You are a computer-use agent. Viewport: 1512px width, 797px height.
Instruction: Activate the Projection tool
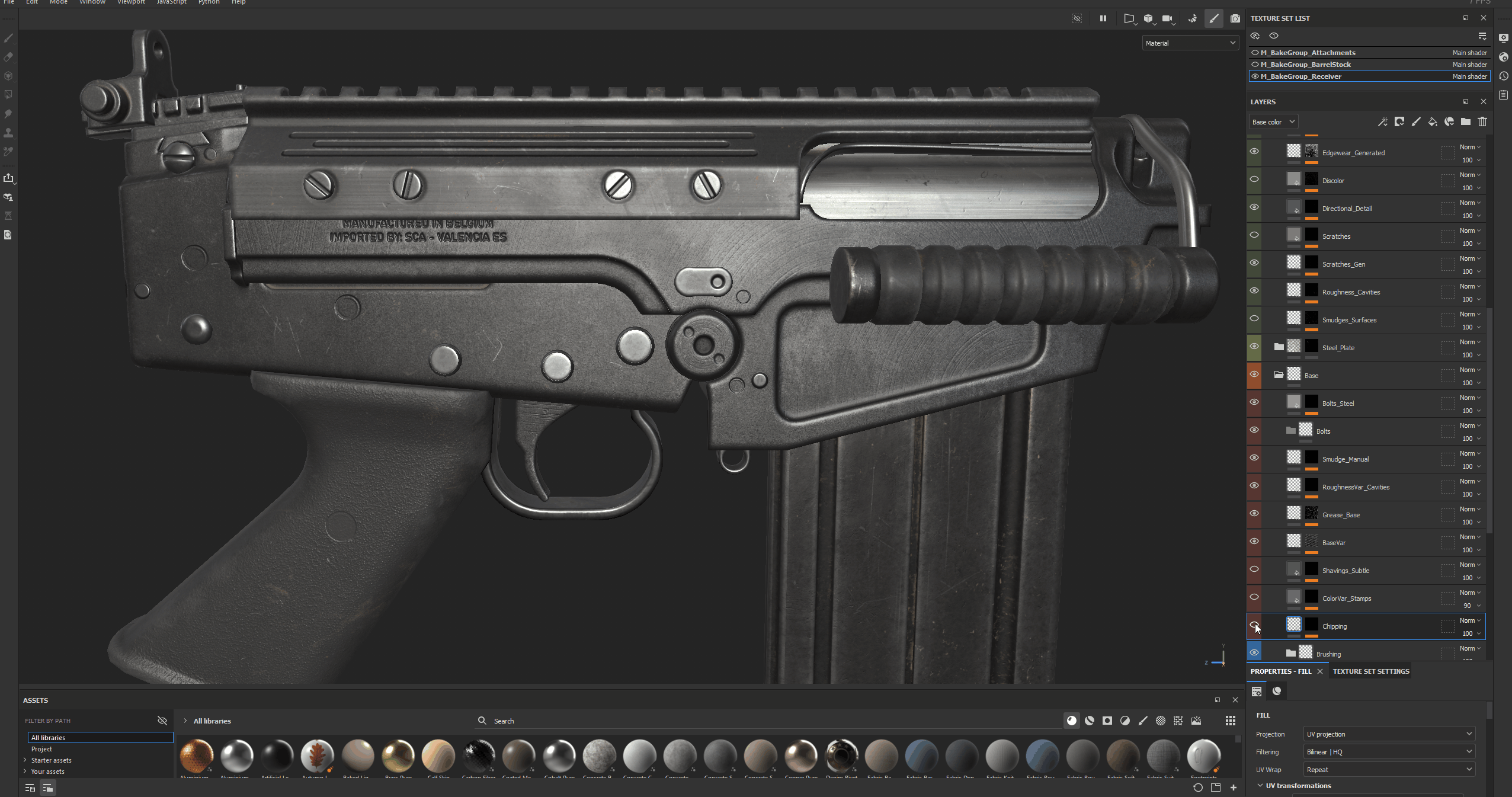[x=8, y=76]
